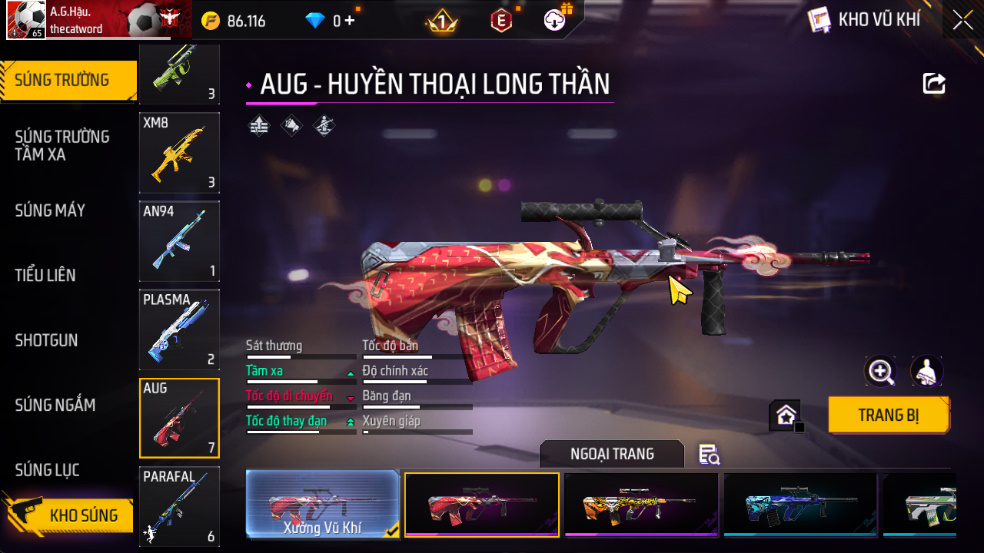
Task: Select the yellow tiger AUG skin thumbnail
Action: 640,505
